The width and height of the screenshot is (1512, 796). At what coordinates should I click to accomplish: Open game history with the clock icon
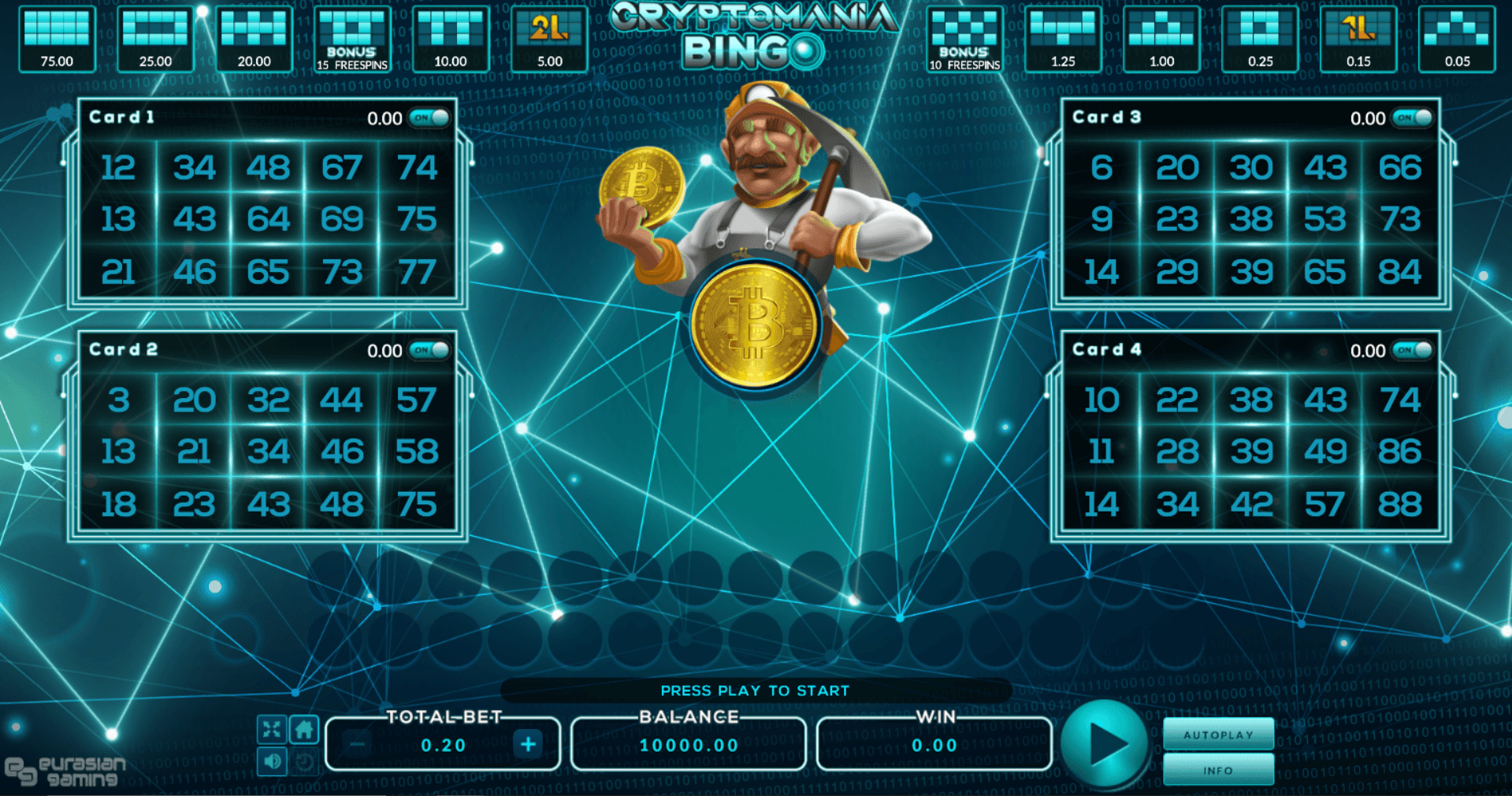pyautogui.click(x=303, y=762)
